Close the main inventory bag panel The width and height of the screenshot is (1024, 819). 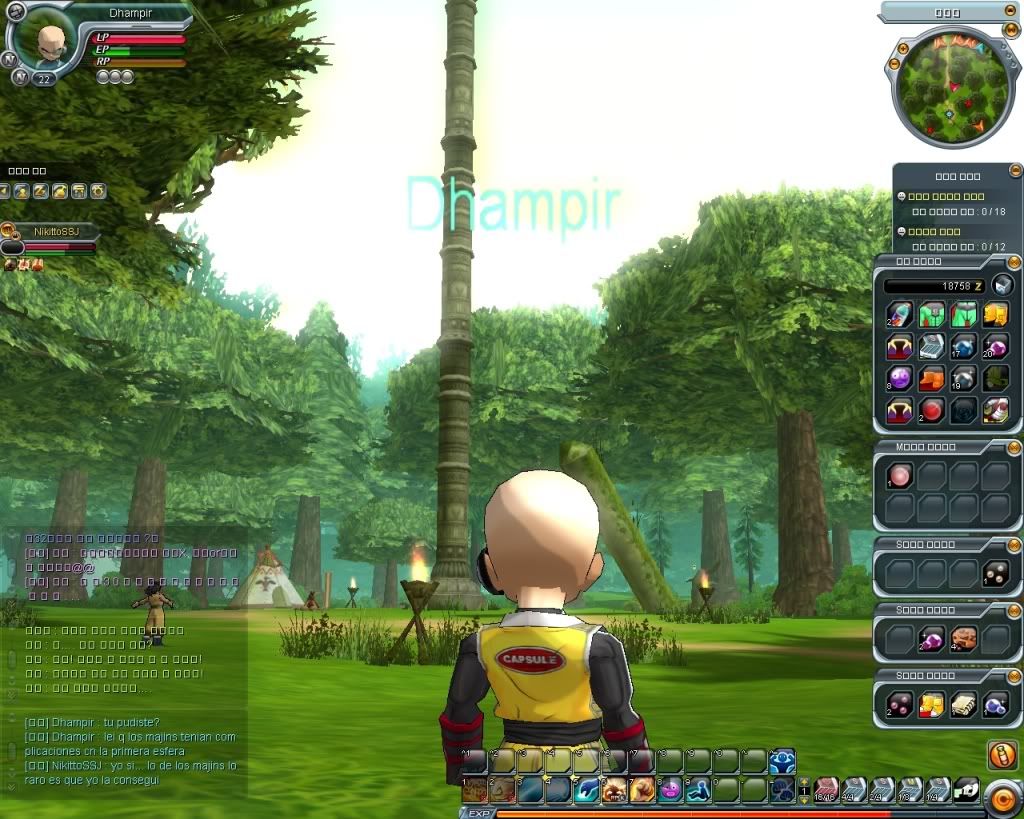coord(1014,260)
